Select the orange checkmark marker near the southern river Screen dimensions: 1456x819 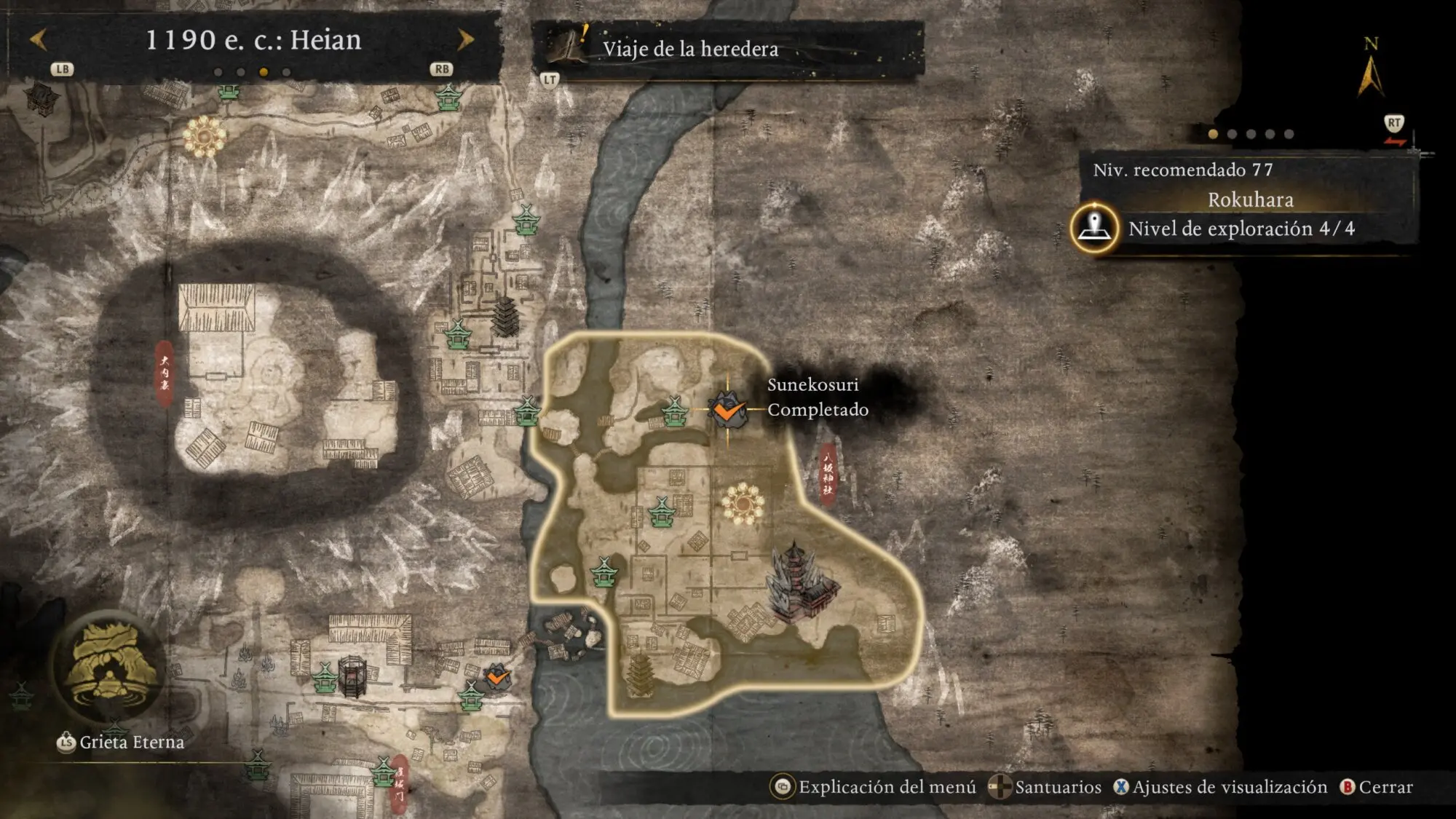point(497,678)
